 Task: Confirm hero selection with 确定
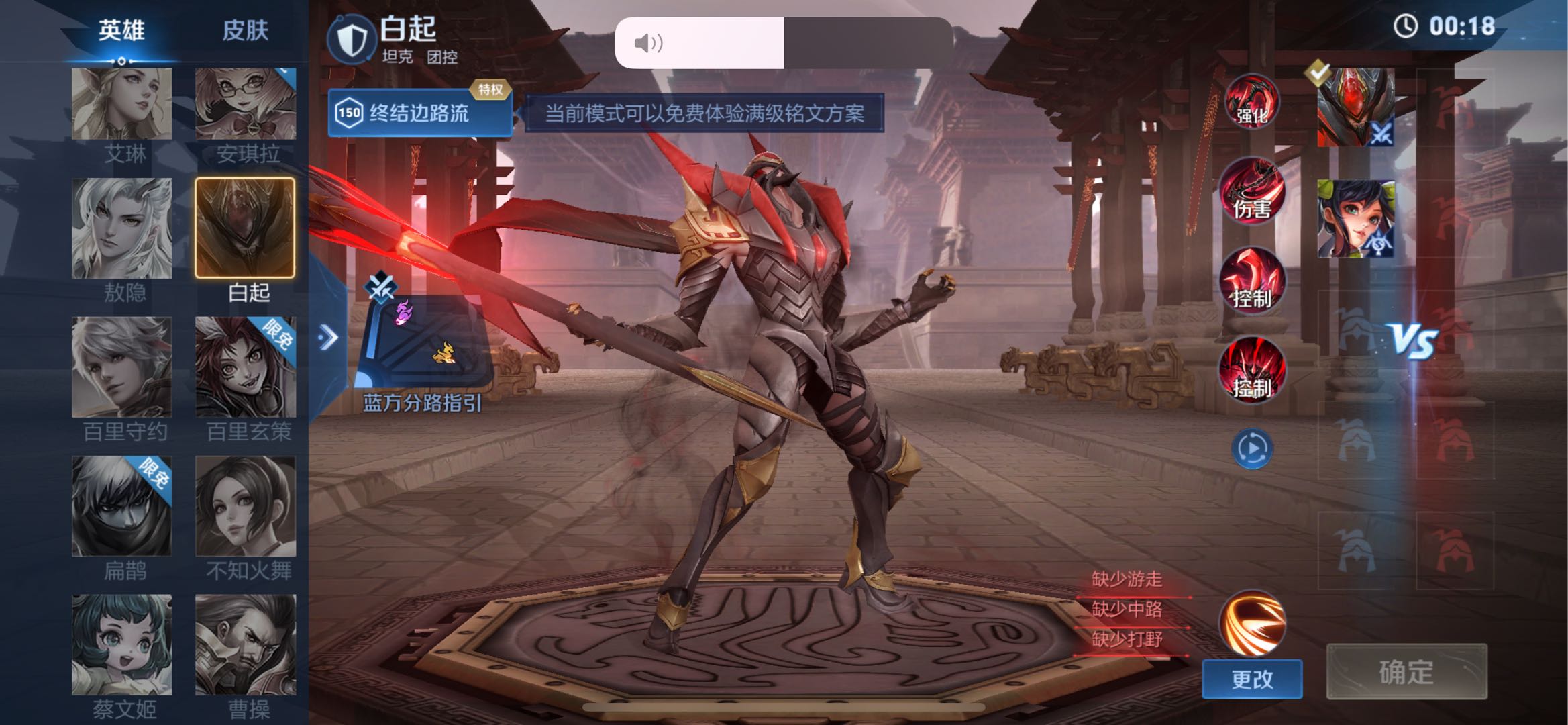[1406, 672]
